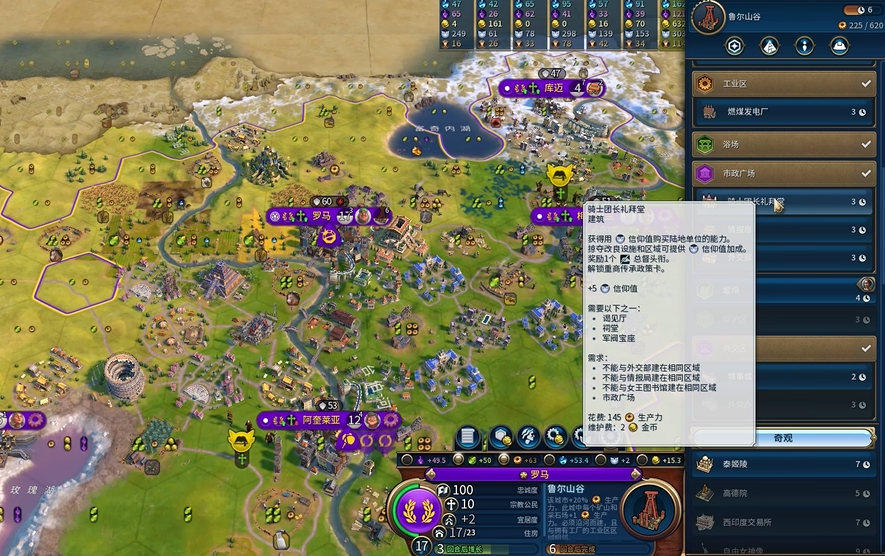
Task: Select the 高德院 wonder row
Action: click(x=782, y=493)
